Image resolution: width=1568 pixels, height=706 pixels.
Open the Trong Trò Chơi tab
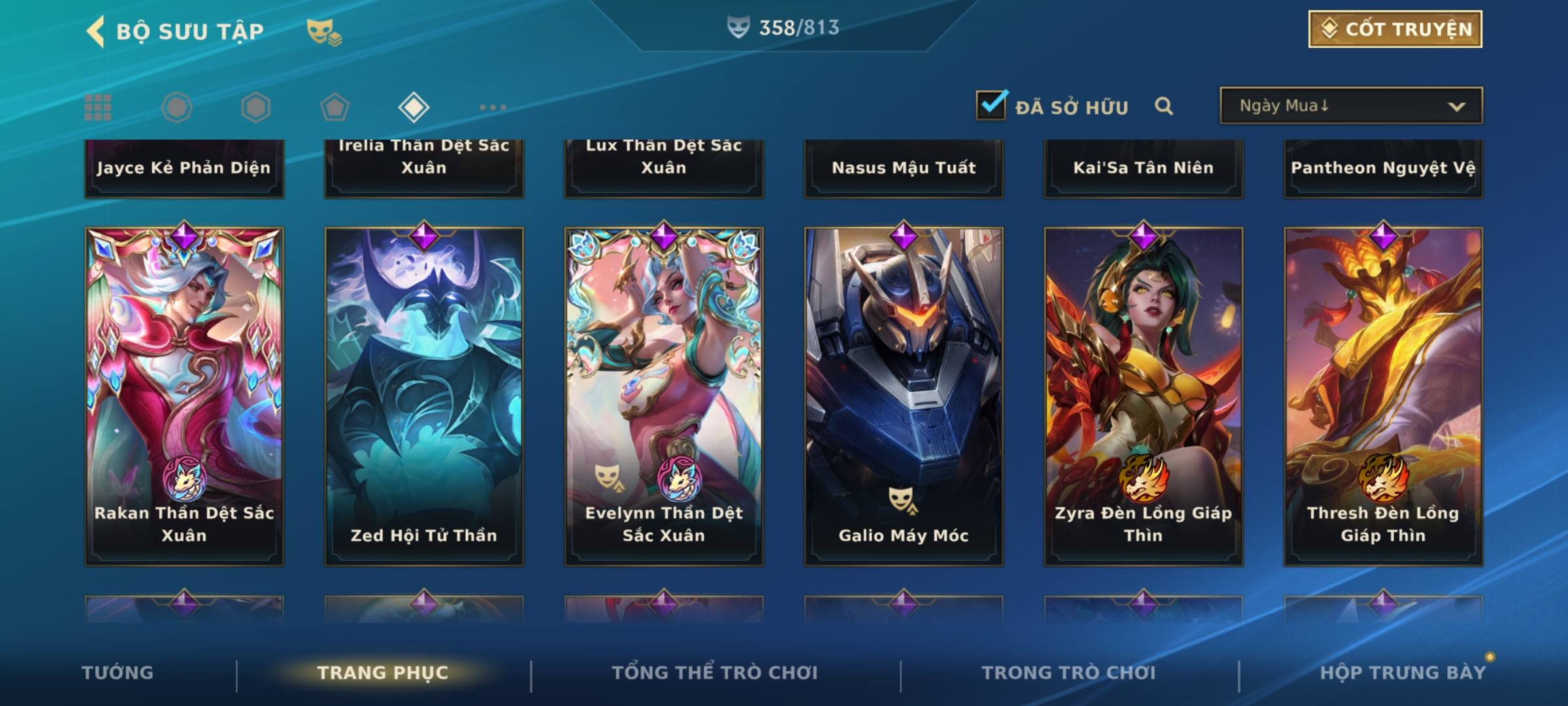[1069, 673]
